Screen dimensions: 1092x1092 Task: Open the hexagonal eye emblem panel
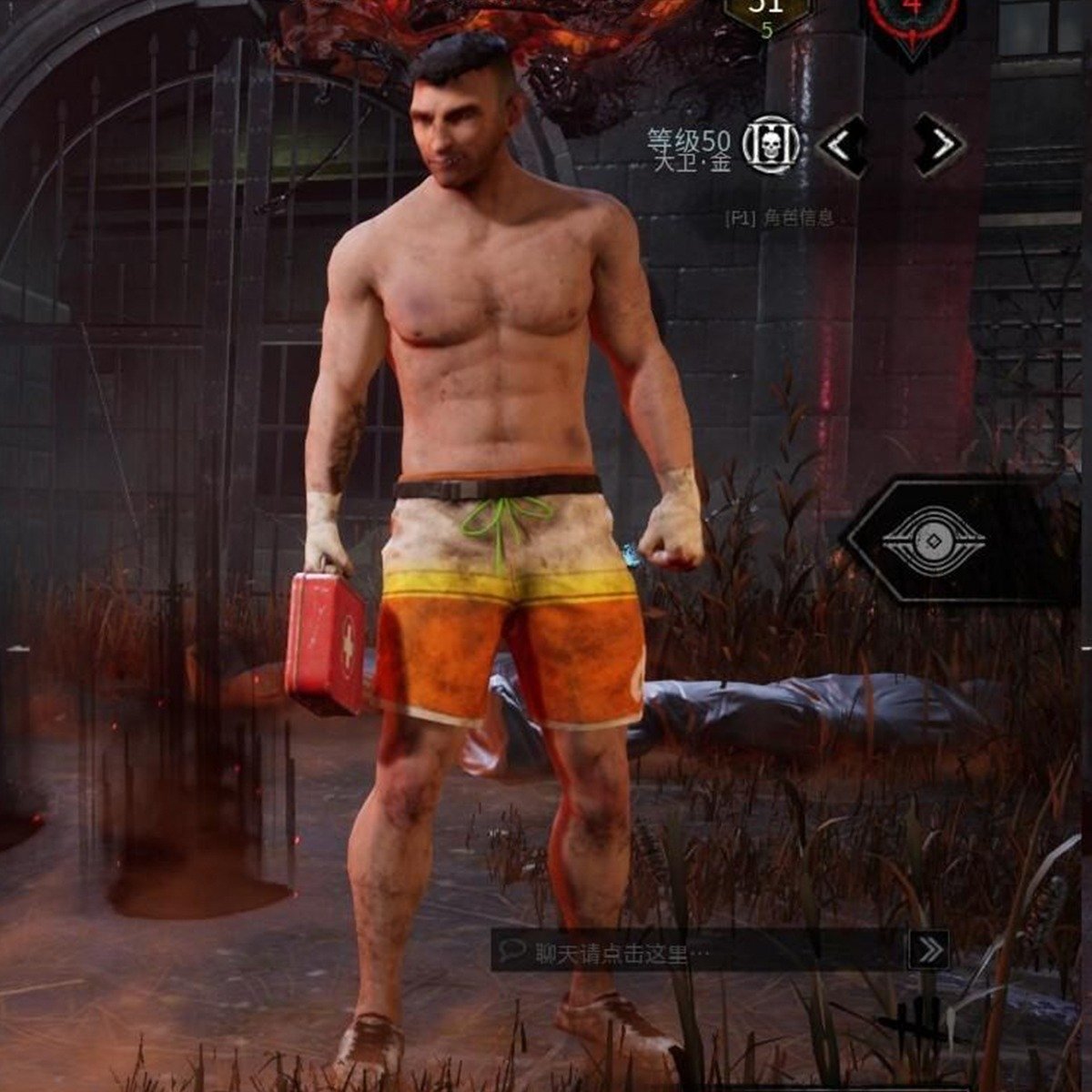934,541
